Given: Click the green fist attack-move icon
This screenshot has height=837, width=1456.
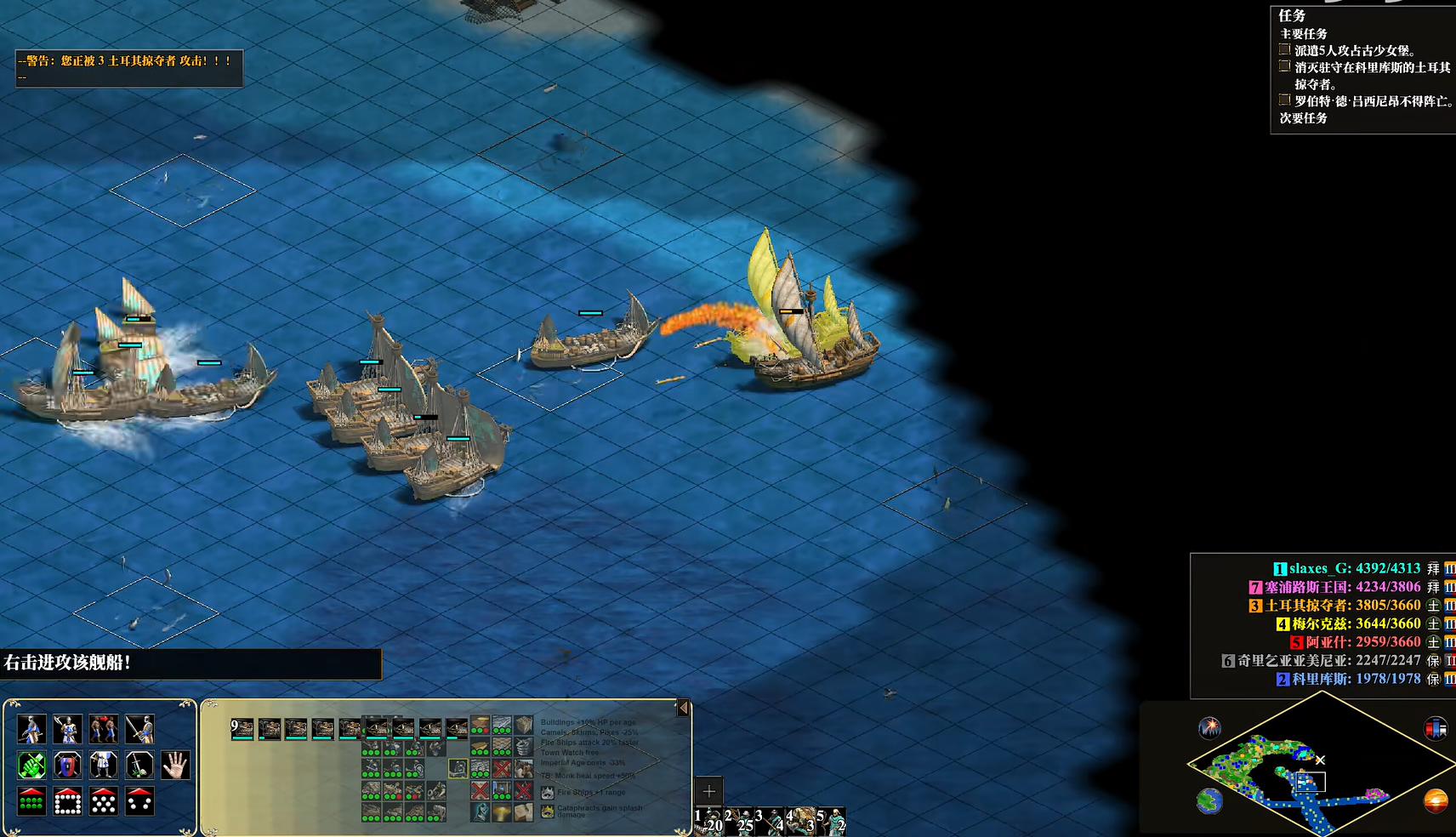Looking at the screenshot, I should pyautogui.click(x=31, y=765).
